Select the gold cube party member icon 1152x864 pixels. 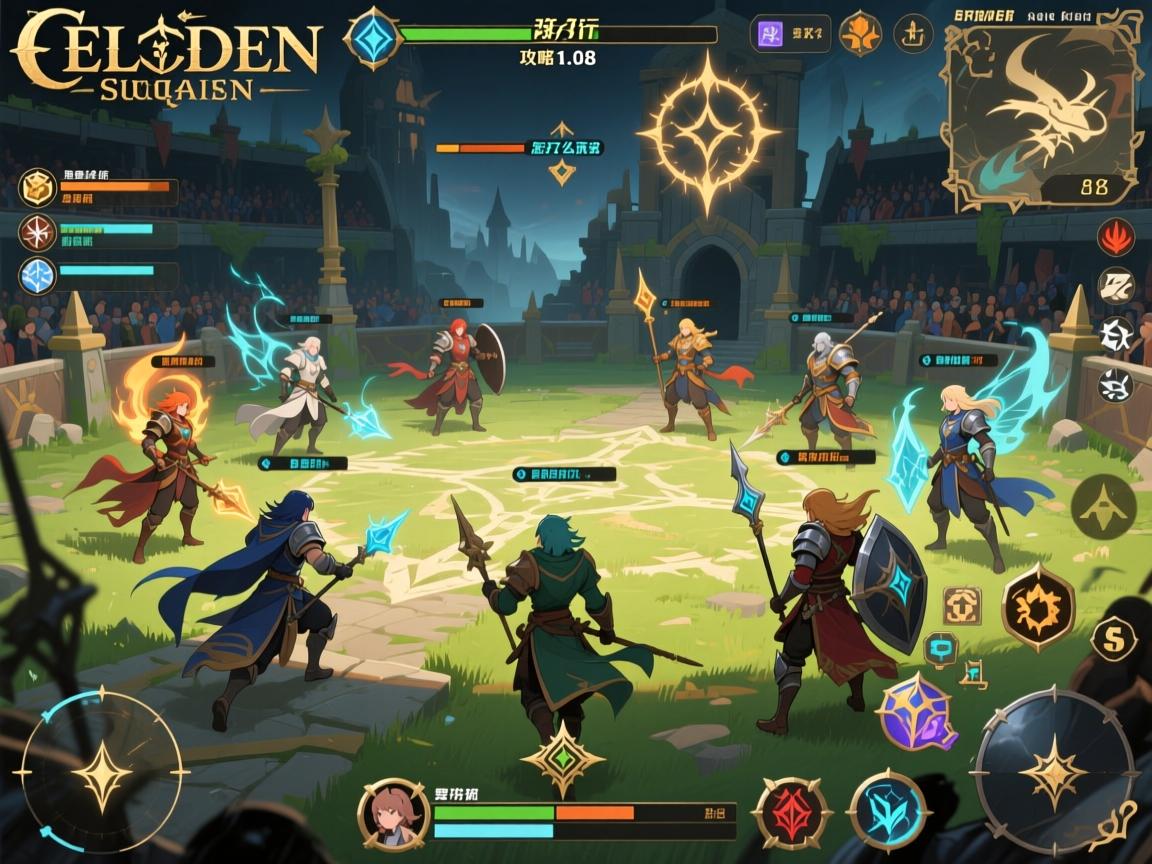point(37,188)
